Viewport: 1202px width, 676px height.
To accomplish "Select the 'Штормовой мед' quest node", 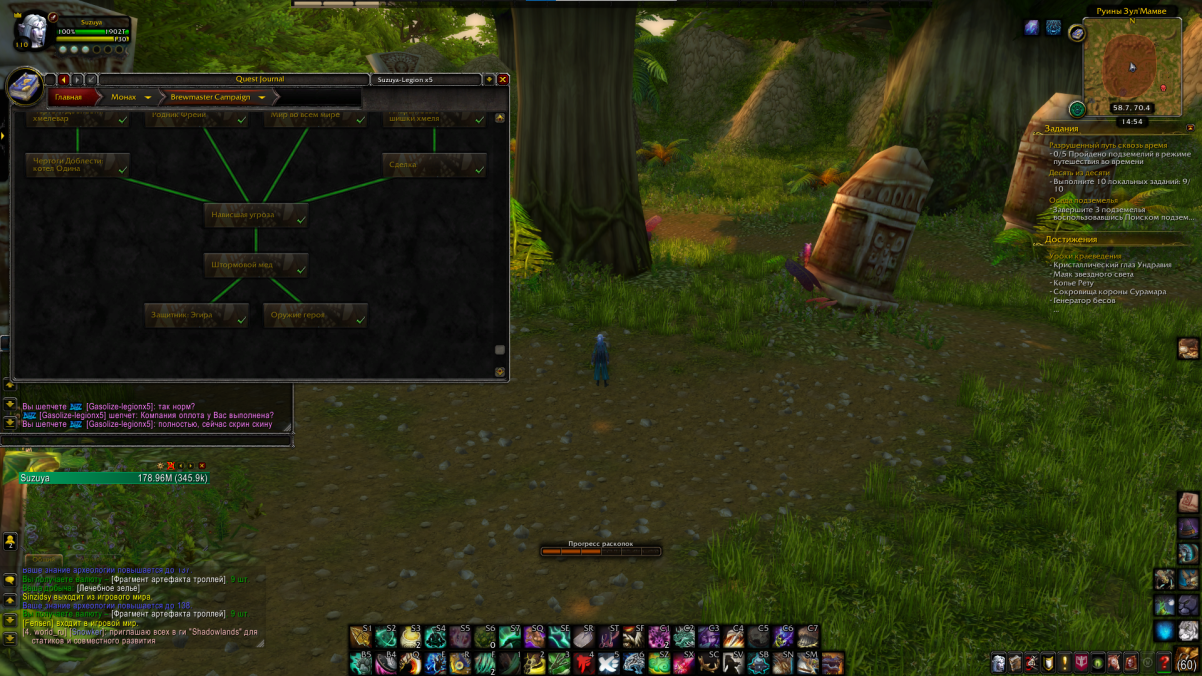I will click(x=255, y=265).
